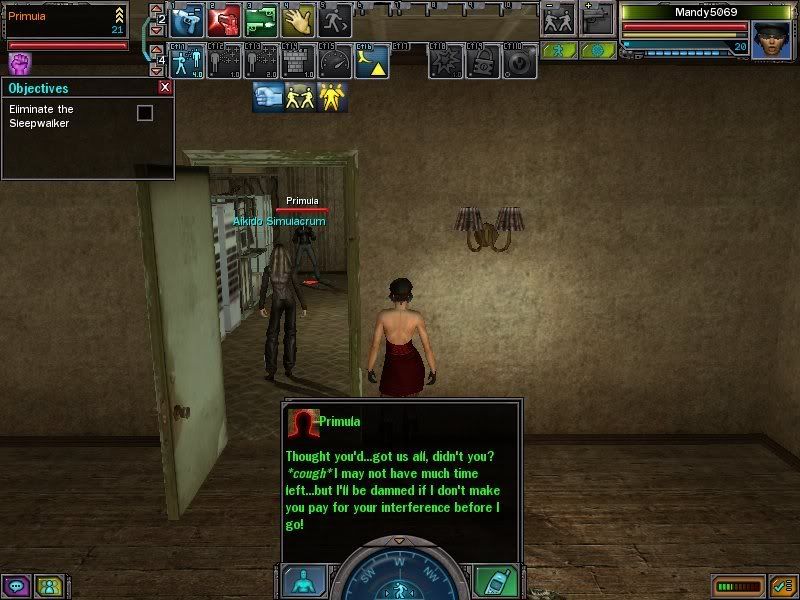
Task: Click Mandy5069's character portrait
Action: coord(771,39)
